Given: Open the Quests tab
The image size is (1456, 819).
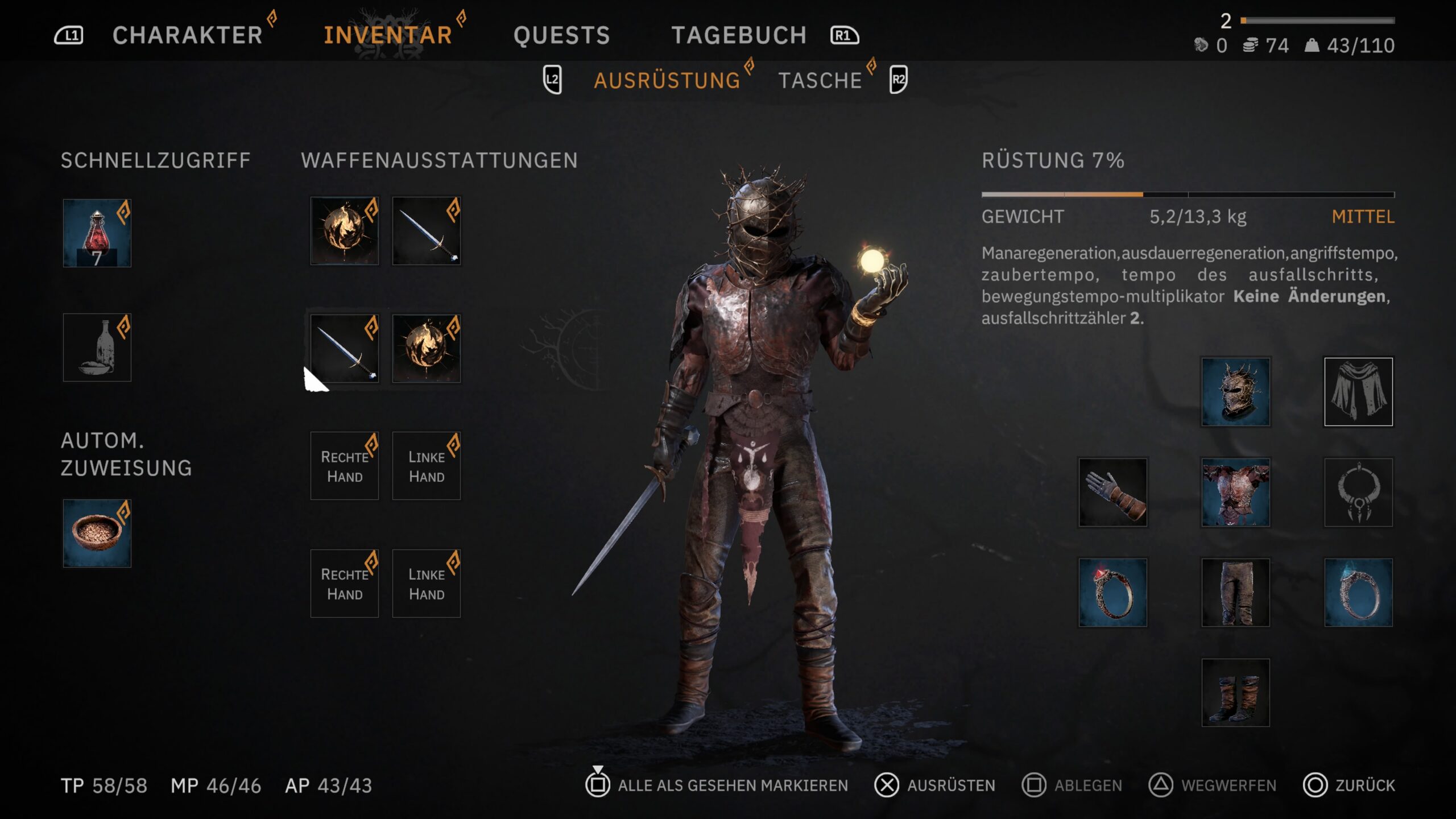Looking at the screenshot, I should click(561, 35).
